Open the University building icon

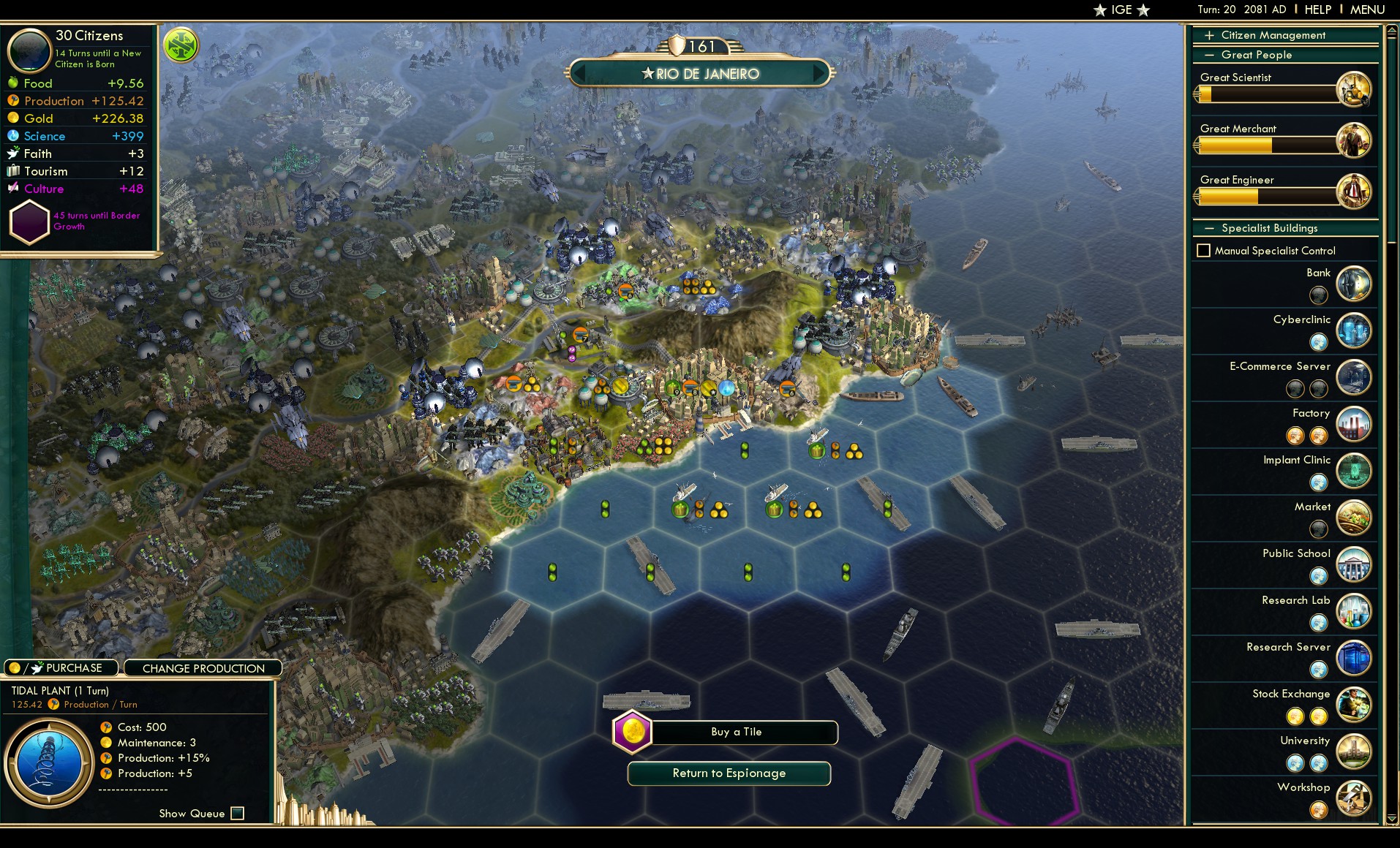[x=1354, y=752]
